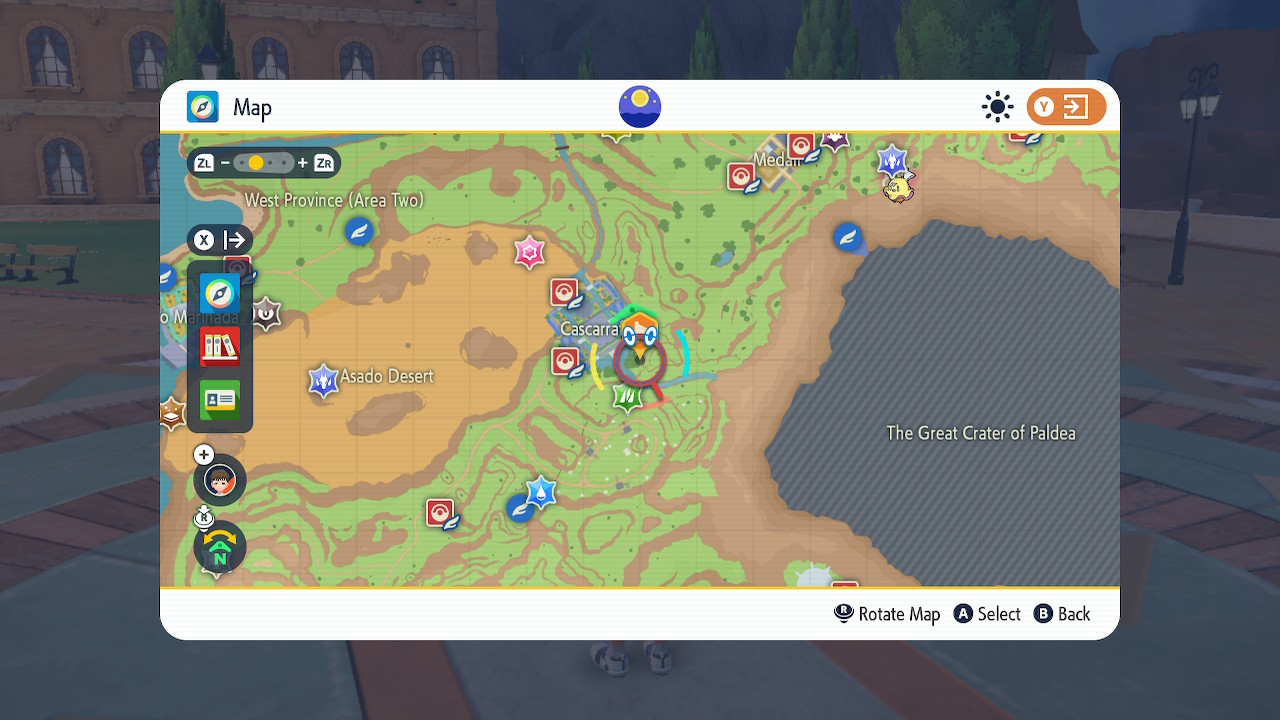Adjust the zoom slider between ZL and ZR
The image size is (1280, 720).
263,162
